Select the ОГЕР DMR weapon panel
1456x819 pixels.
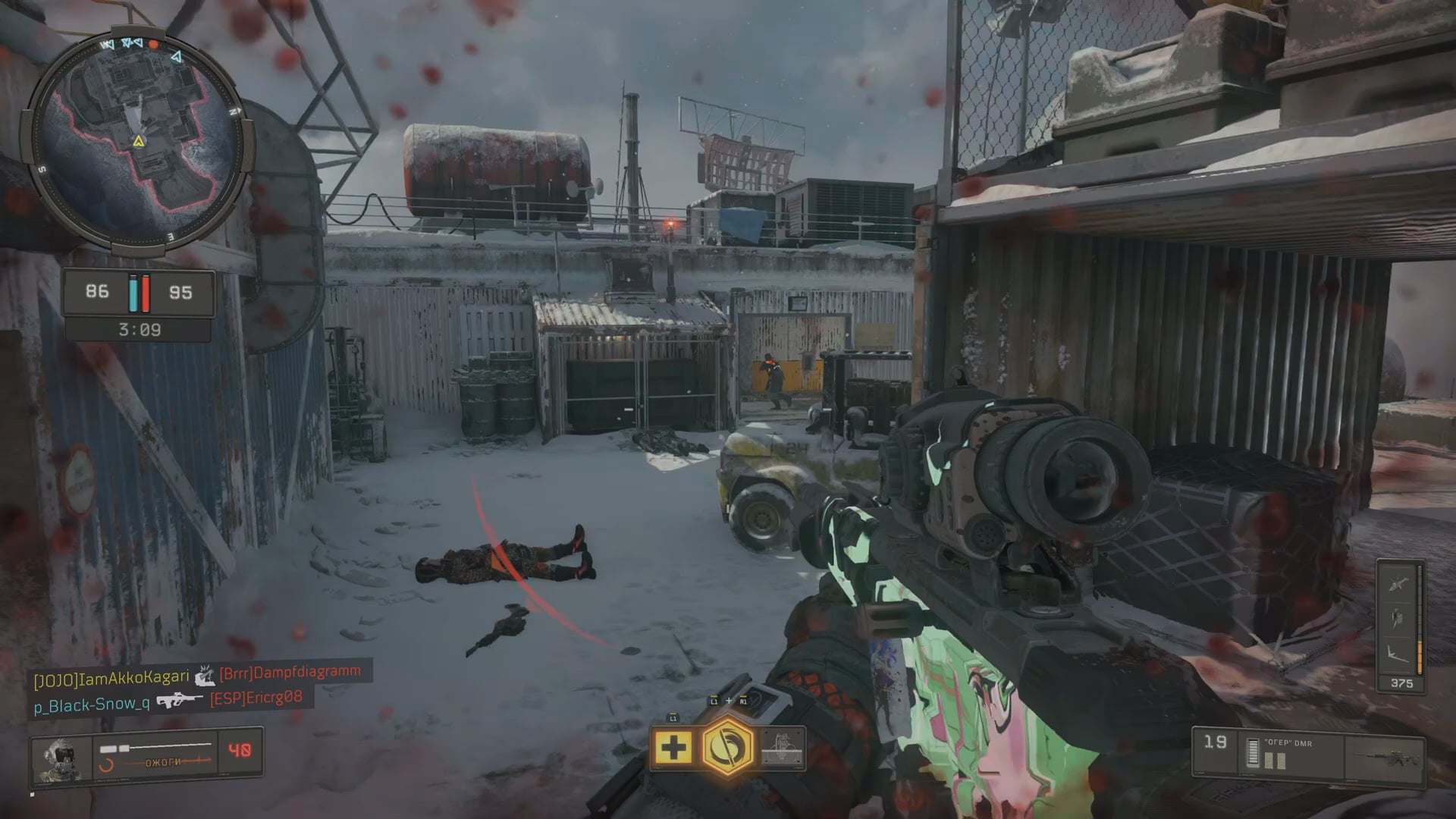pyautogui.click(x=1307, y=752)
